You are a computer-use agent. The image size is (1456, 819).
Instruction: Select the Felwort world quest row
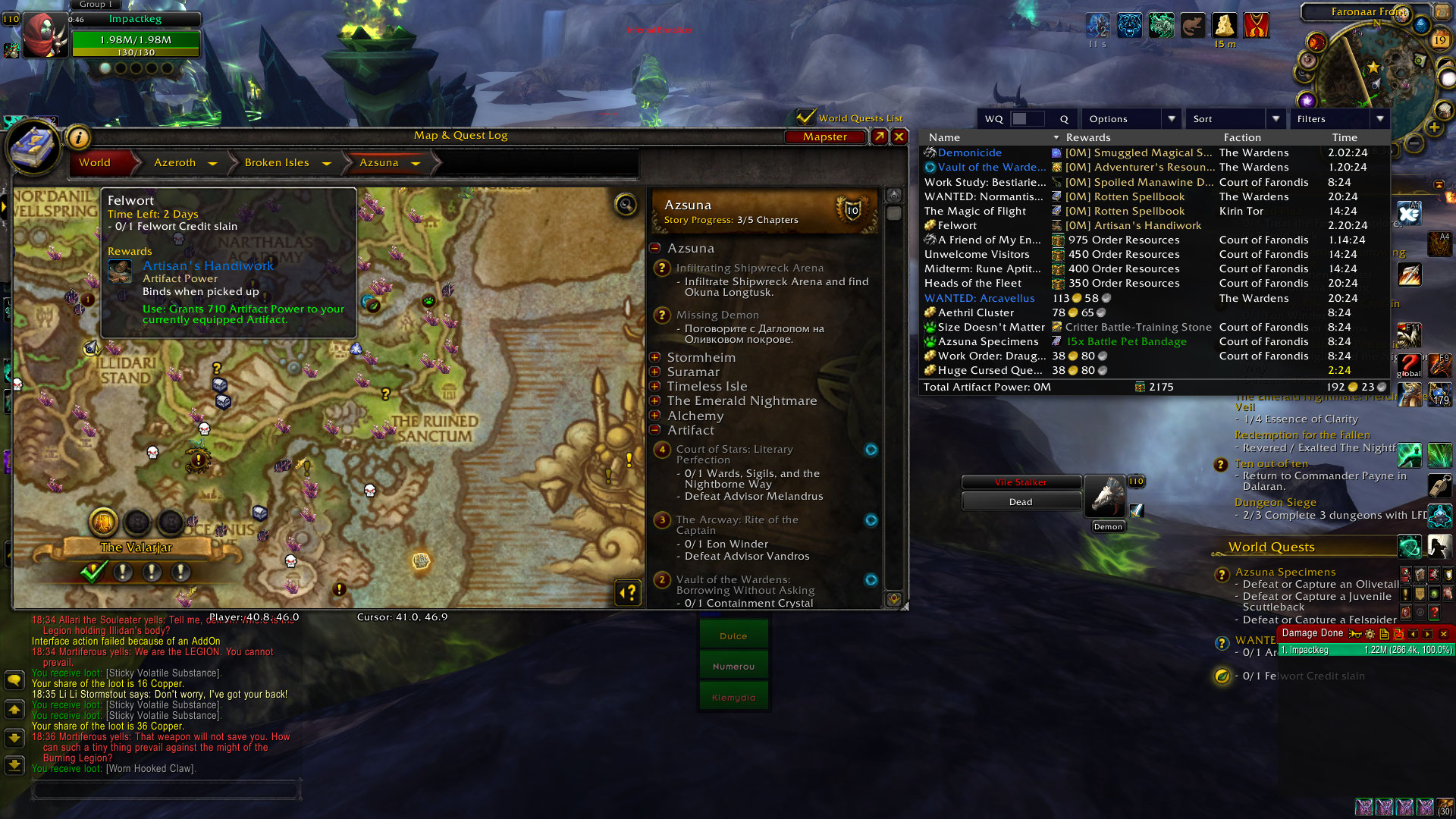click(x=957, y=225)
